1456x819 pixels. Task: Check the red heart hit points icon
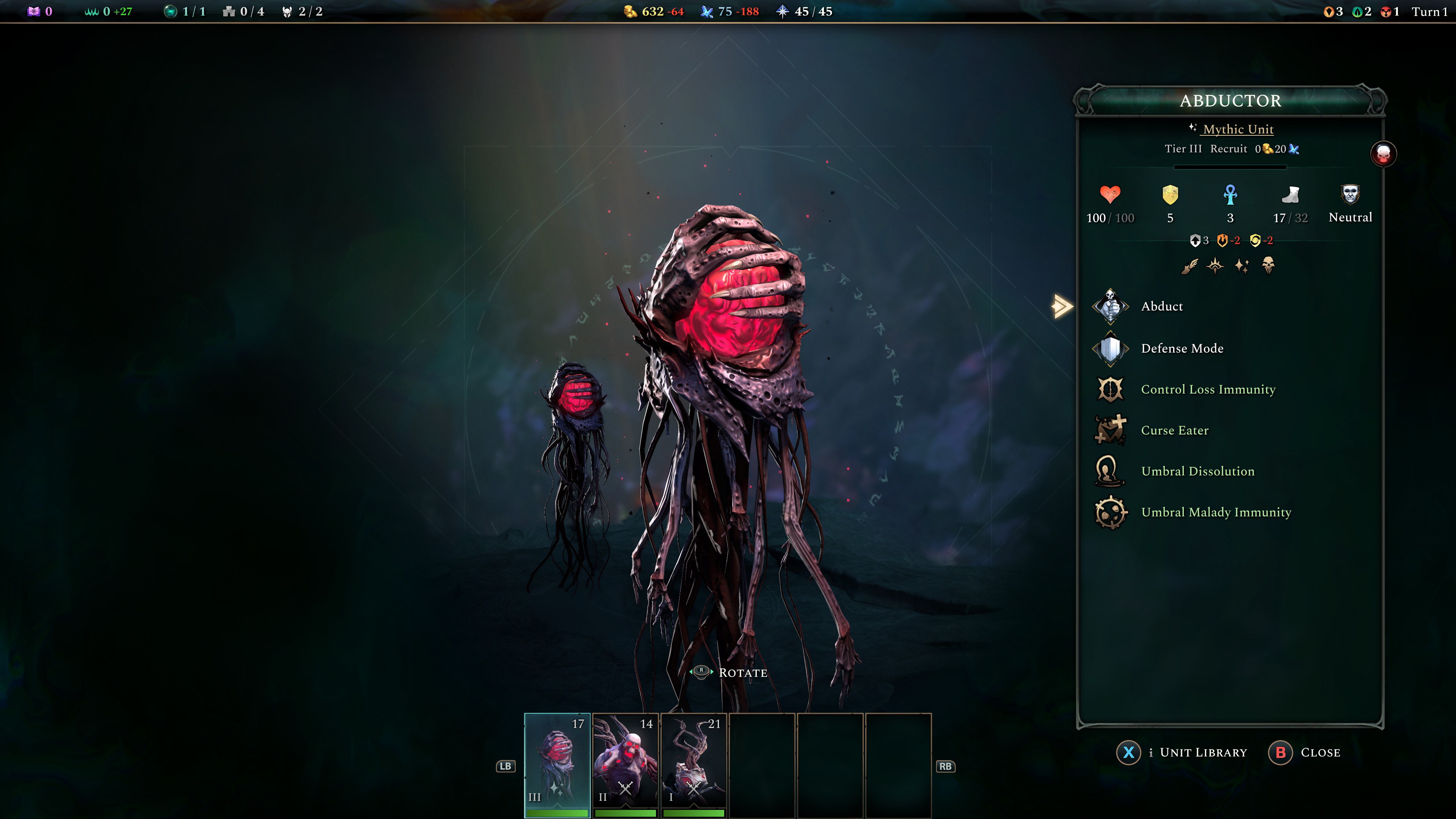[1110, 195]
